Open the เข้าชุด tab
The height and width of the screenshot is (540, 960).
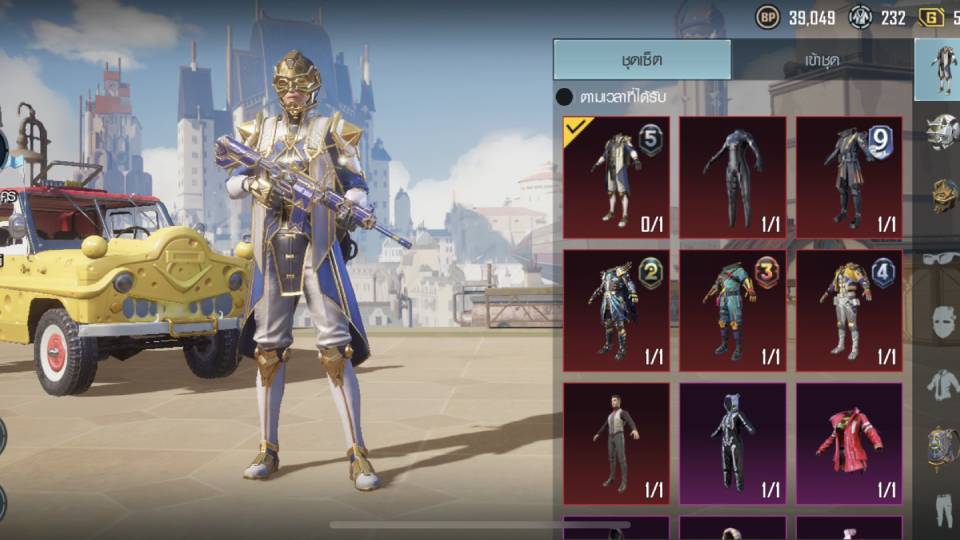822,60
